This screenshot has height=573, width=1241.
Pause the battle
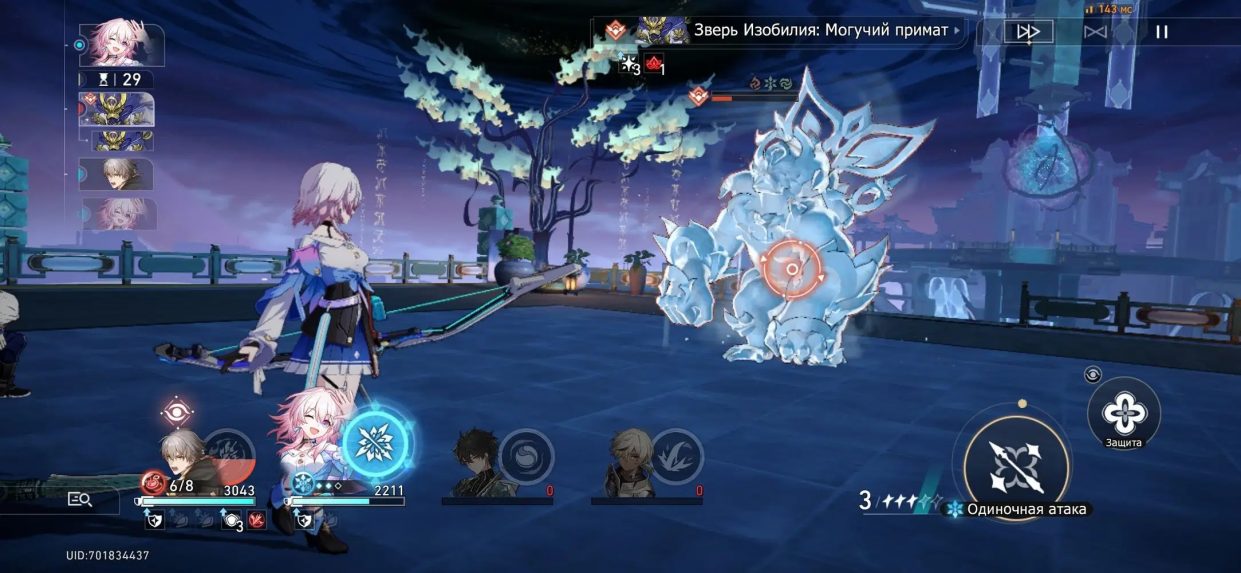tap(1162, 32)
